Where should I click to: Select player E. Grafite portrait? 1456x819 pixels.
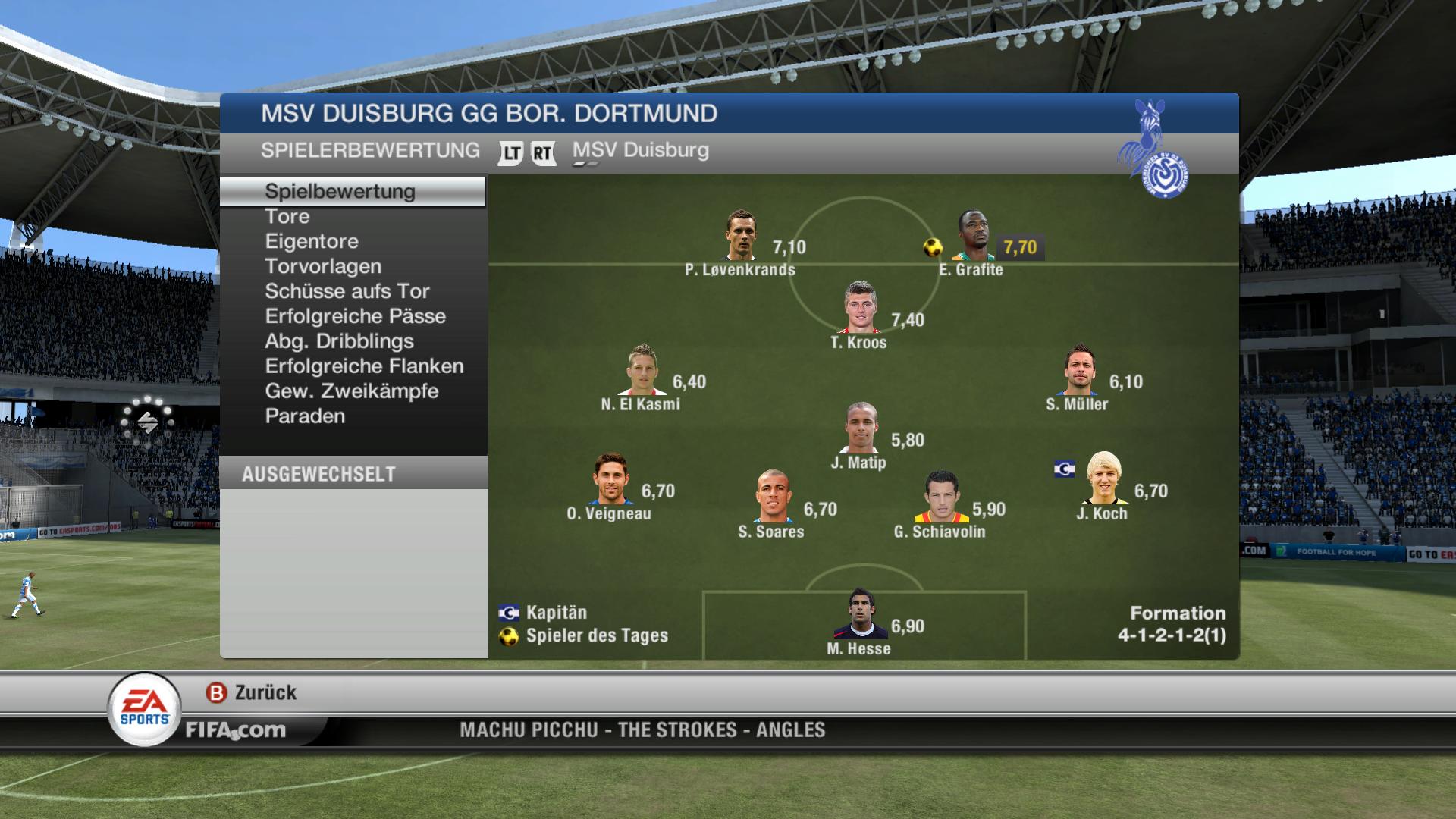pyautogui.click(x=973, y=236)
